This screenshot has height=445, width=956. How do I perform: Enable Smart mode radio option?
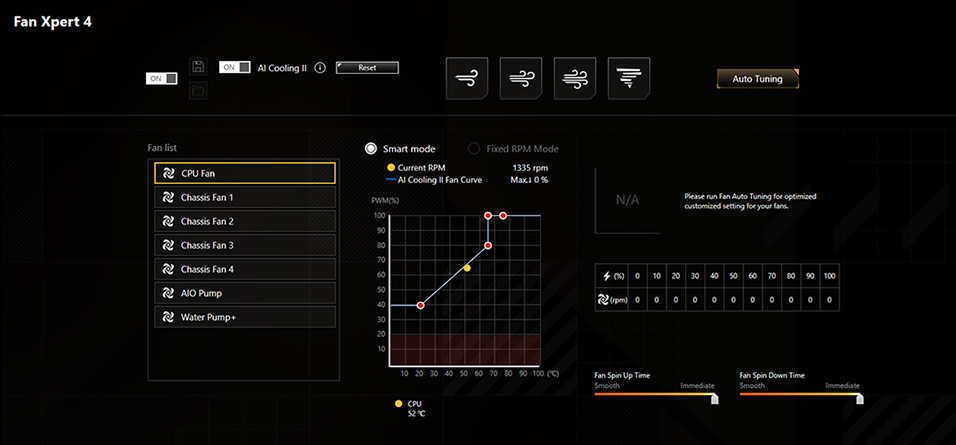click(x=371, y=148)
